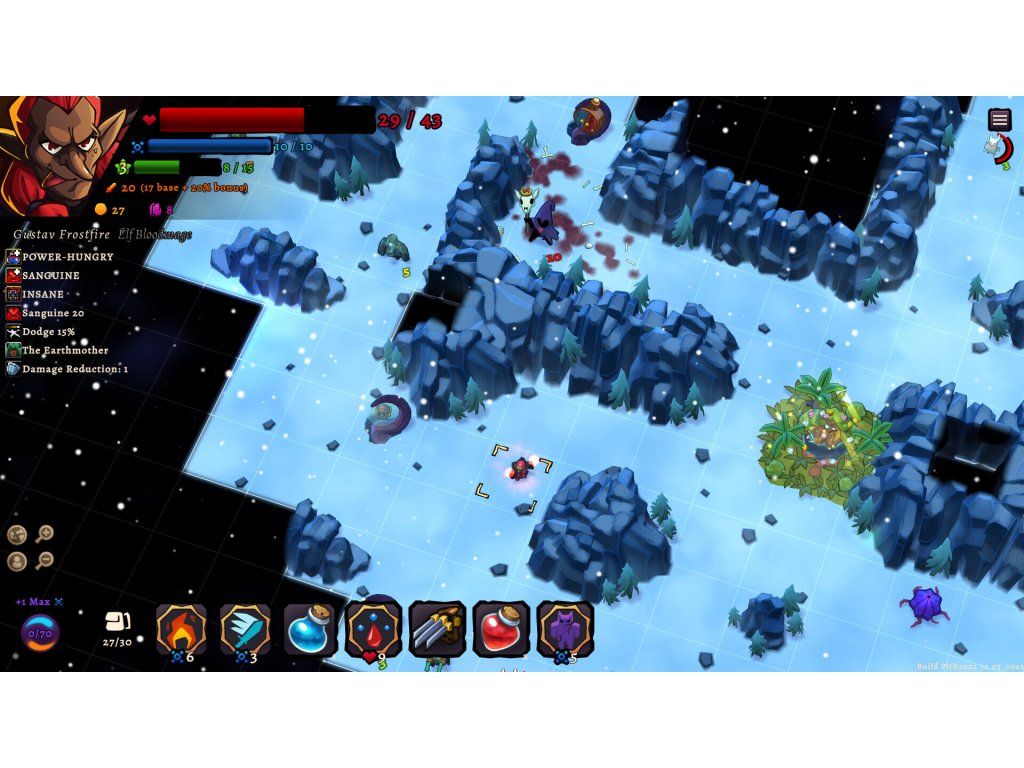Inspect the INSANE trait entry
1024x768 pixels.
43,295
